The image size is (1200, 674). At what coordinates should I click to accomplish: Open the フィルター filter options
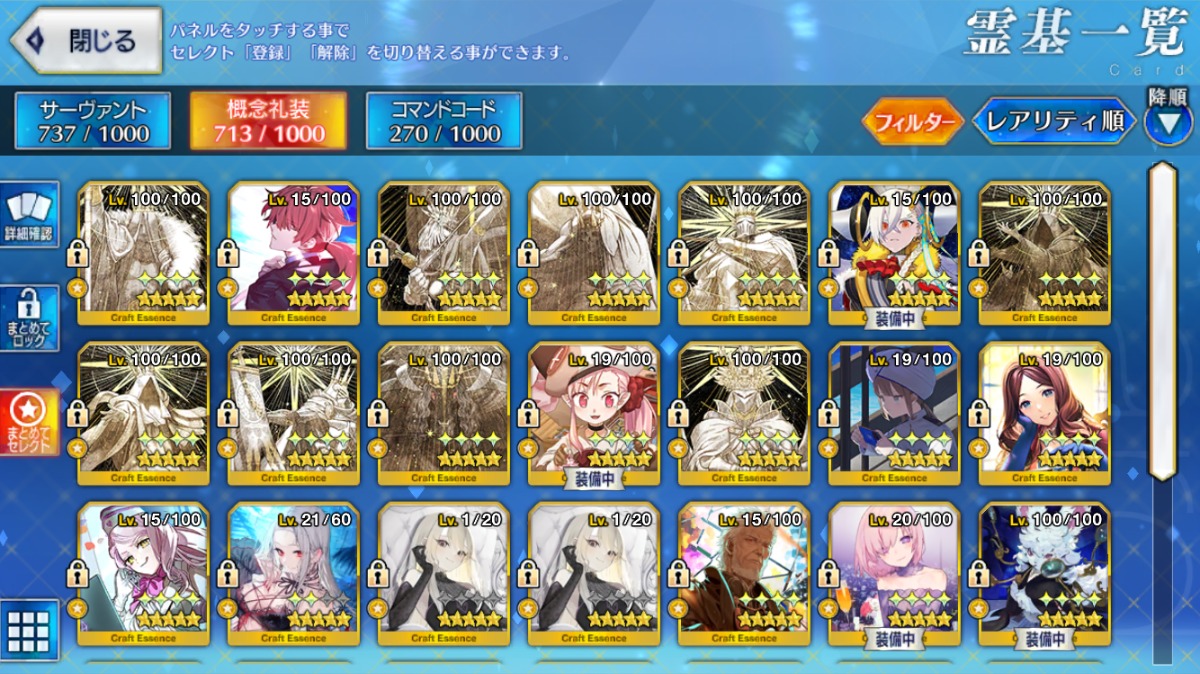click(912, 122)
